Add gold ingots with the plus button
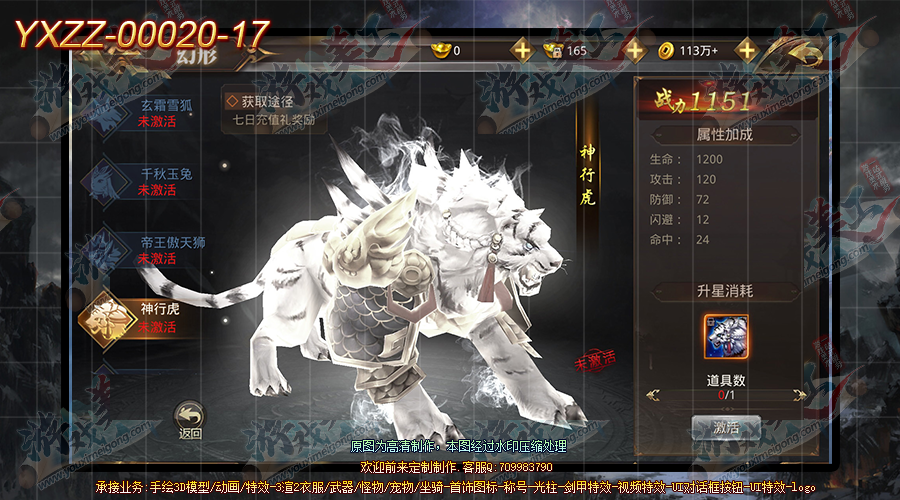The width and height of the screenshot is (900, 500). [522, 50]
